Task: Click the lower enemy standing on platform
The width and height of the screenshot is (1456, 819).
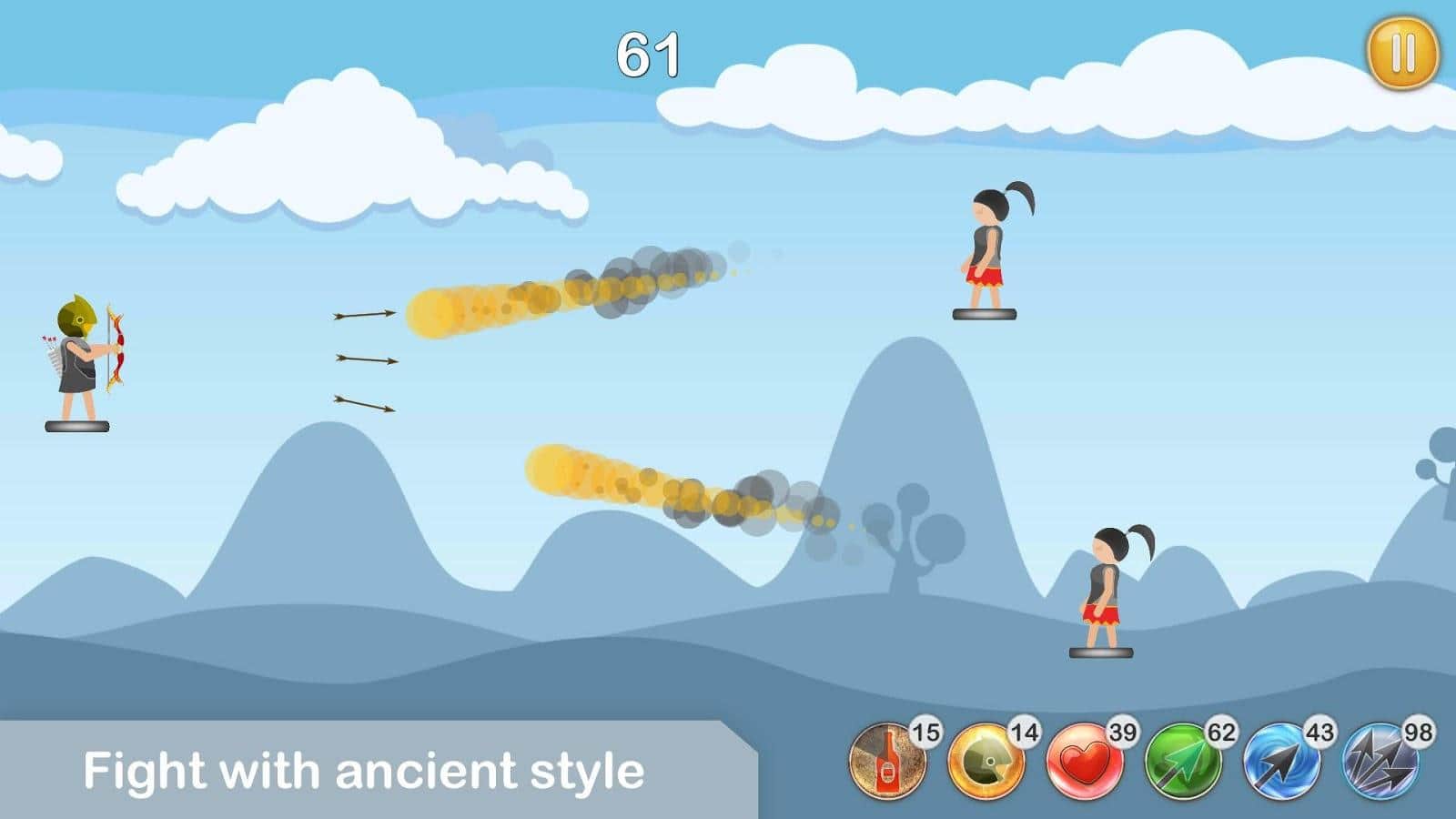Action: (1104, 587)
